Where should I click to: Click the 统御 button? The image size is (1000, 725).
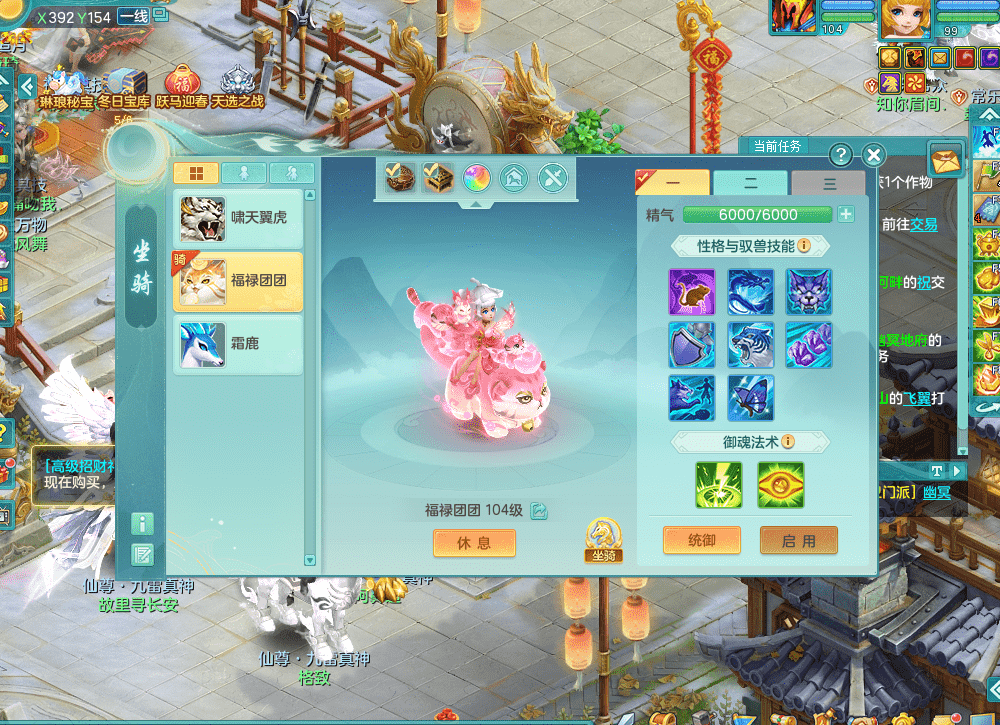(x=702, y=540)
